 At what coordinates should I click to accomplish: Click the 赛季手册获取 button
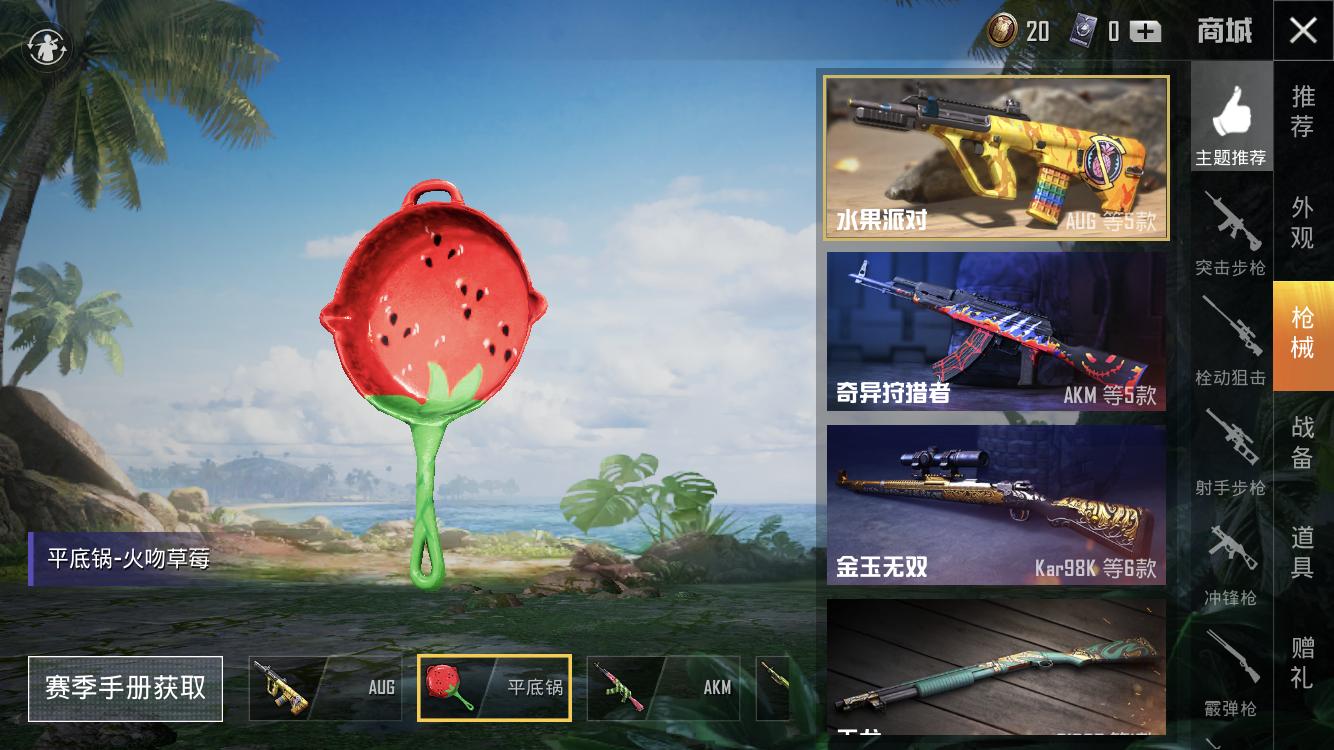(125, 689)
